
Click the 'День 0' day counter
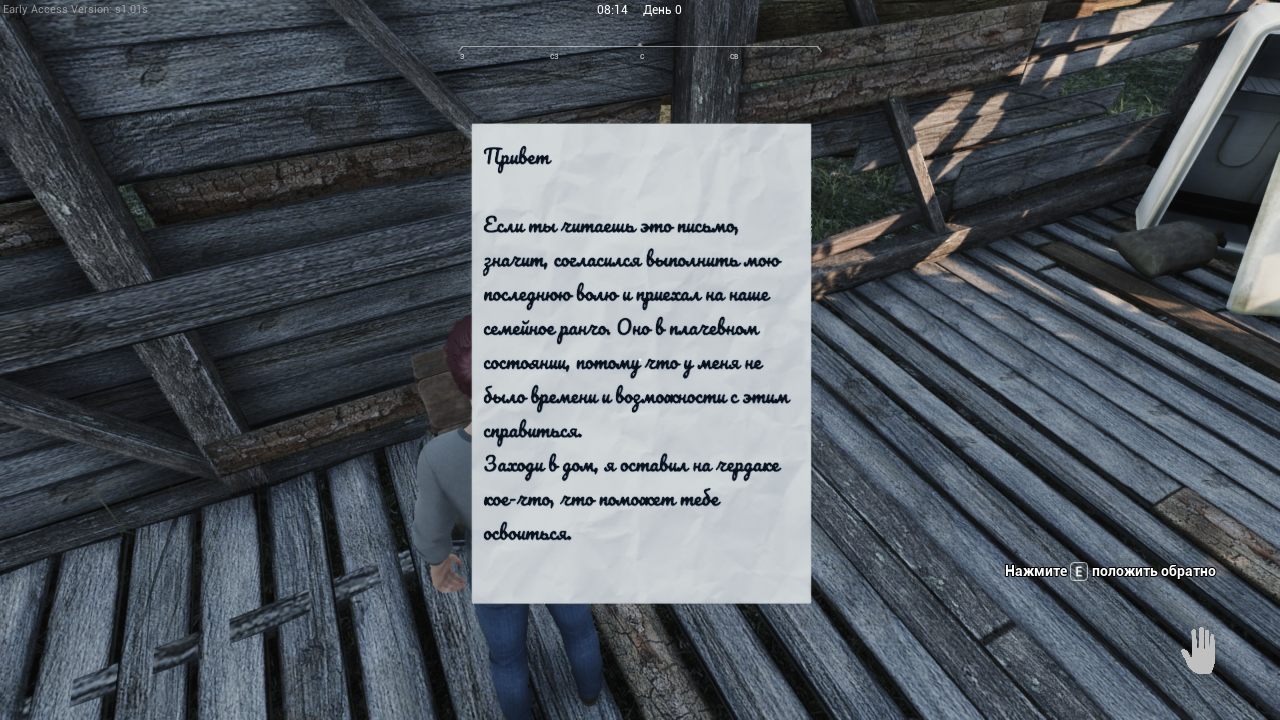coord(665,10)
